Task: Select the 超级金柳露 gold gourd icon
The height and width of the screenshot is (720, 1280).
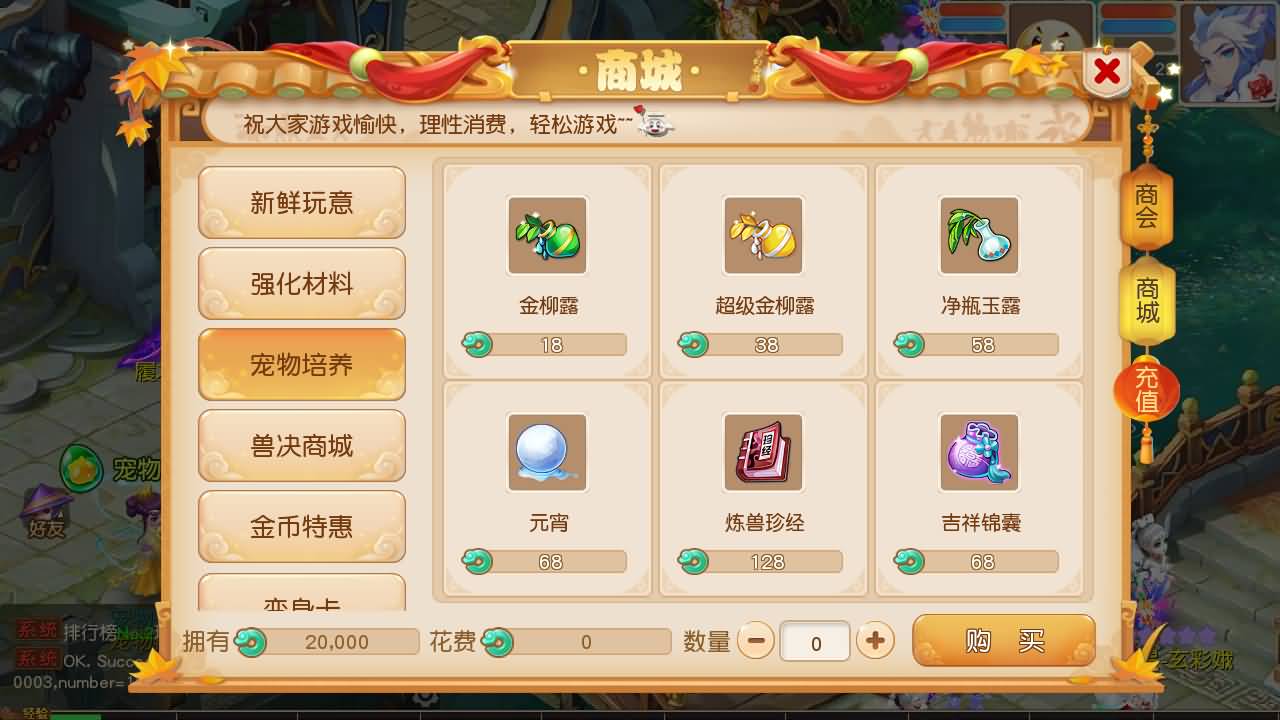Action: (x=763, y=236)
